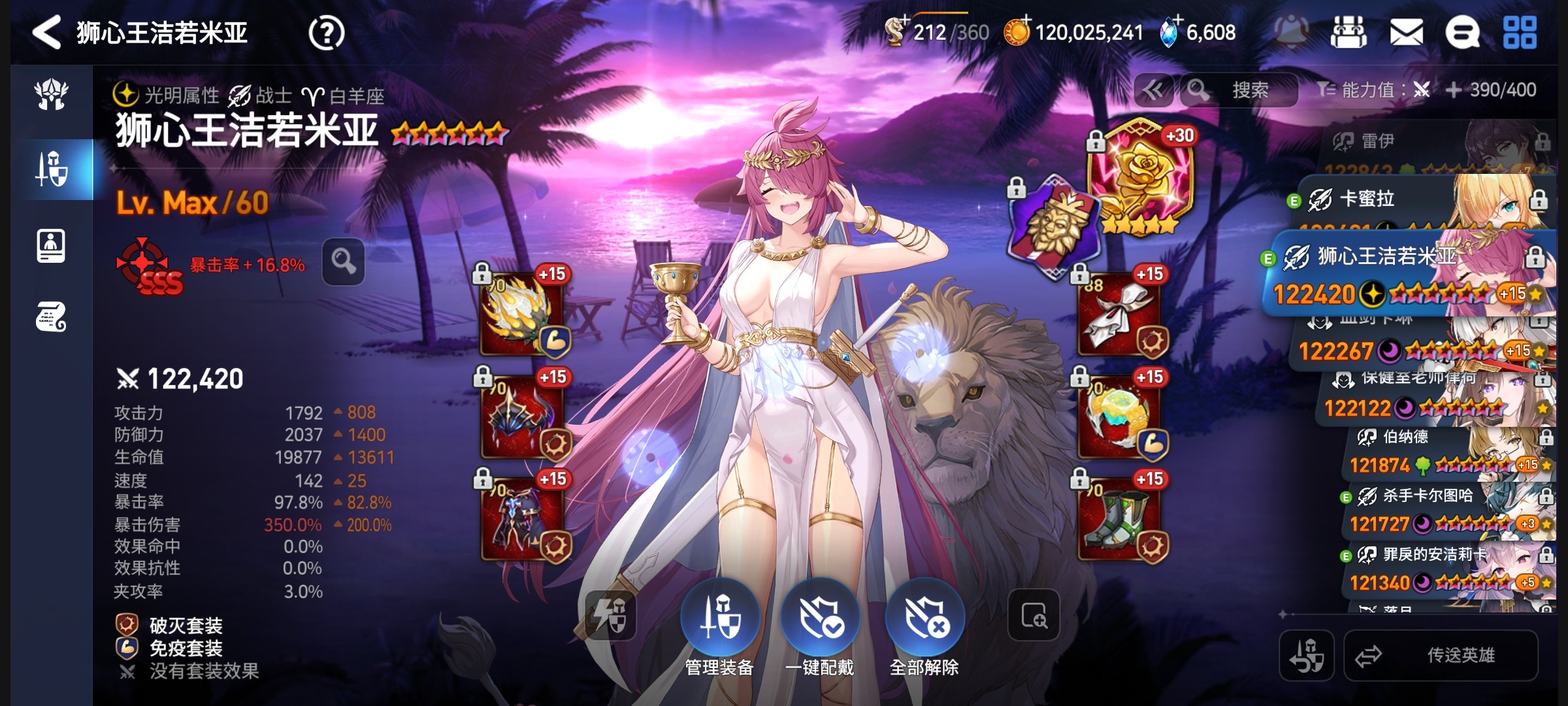
Task: Choose 杀手卡尔图哈 from the hero list
Action: pyautogui.click(x=1437, y=510)
